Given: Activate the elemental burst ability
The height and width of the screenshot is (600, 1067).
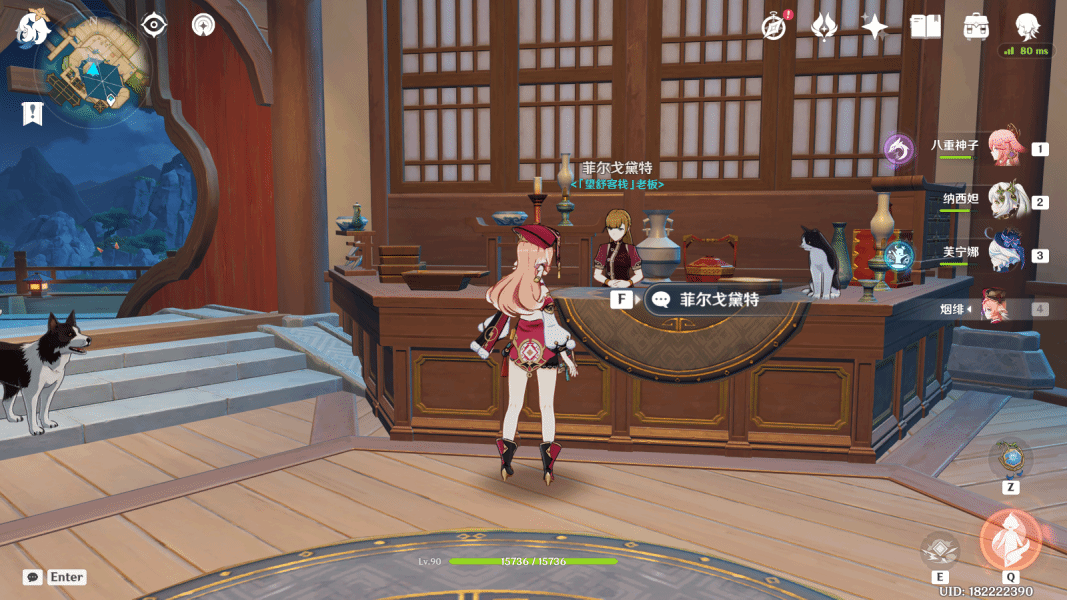Looking at the screenshot, I should [1010, 541].
